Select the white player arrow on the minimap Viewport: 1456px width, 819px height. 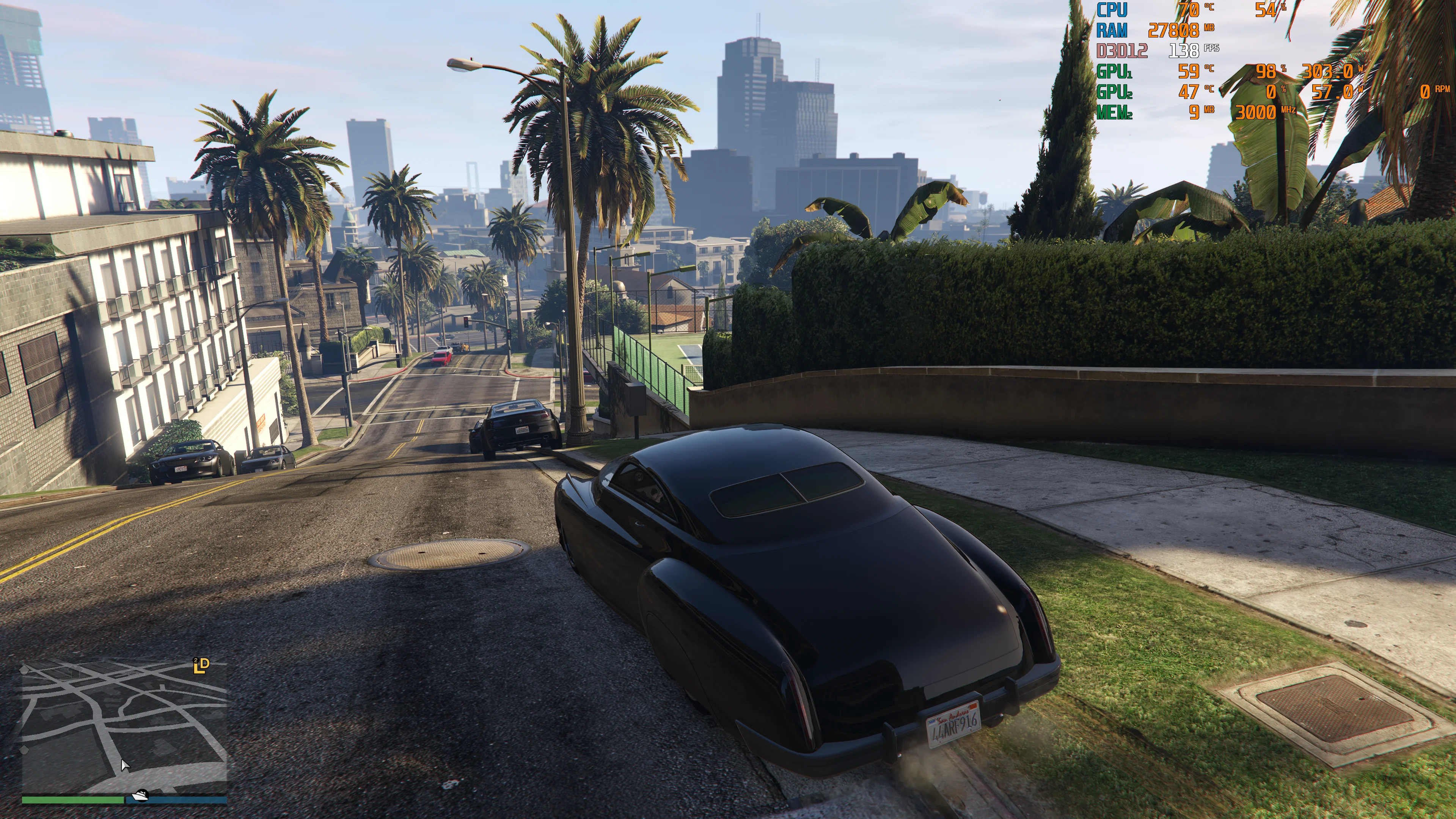click(x=125, y=766)
